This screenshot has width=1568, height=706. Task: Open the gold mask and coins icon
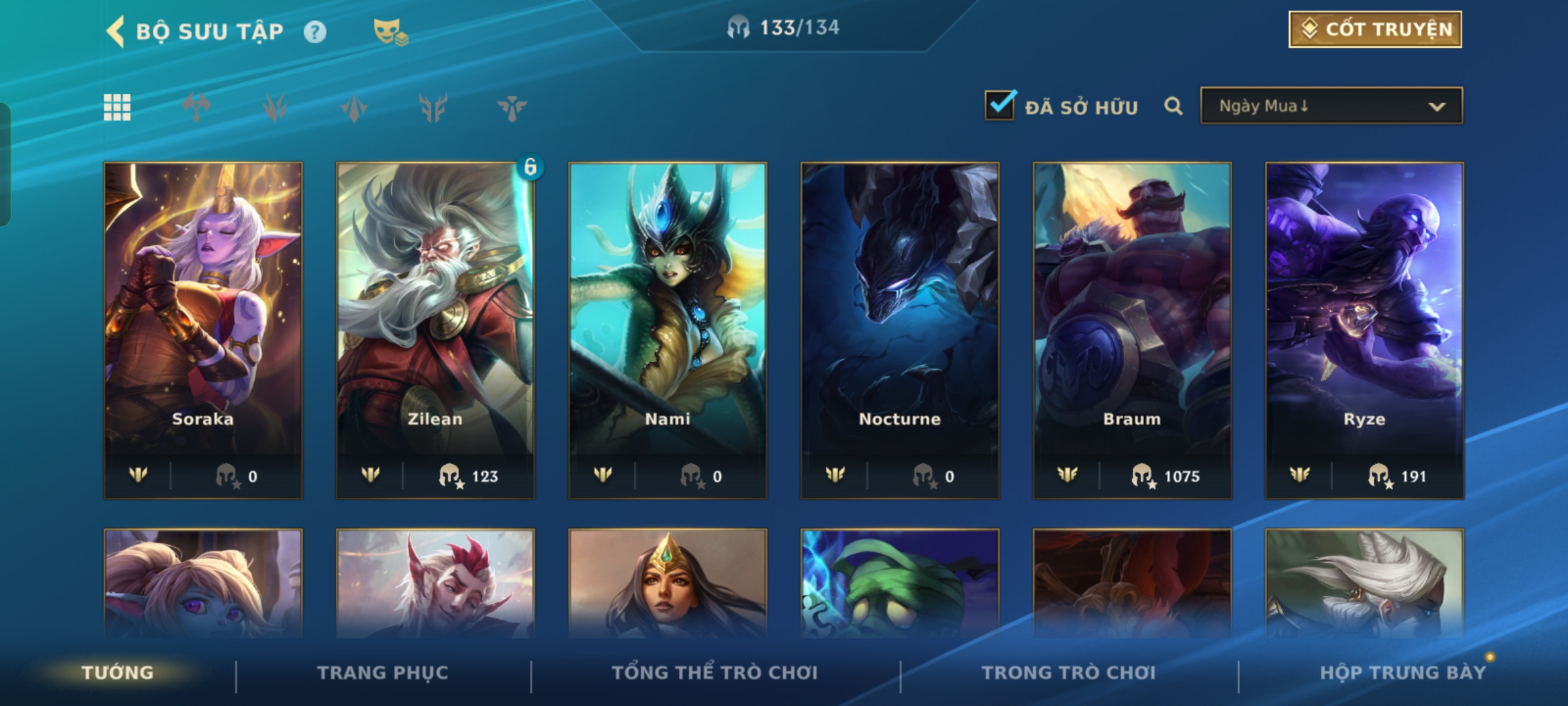(x=390, y=31)
